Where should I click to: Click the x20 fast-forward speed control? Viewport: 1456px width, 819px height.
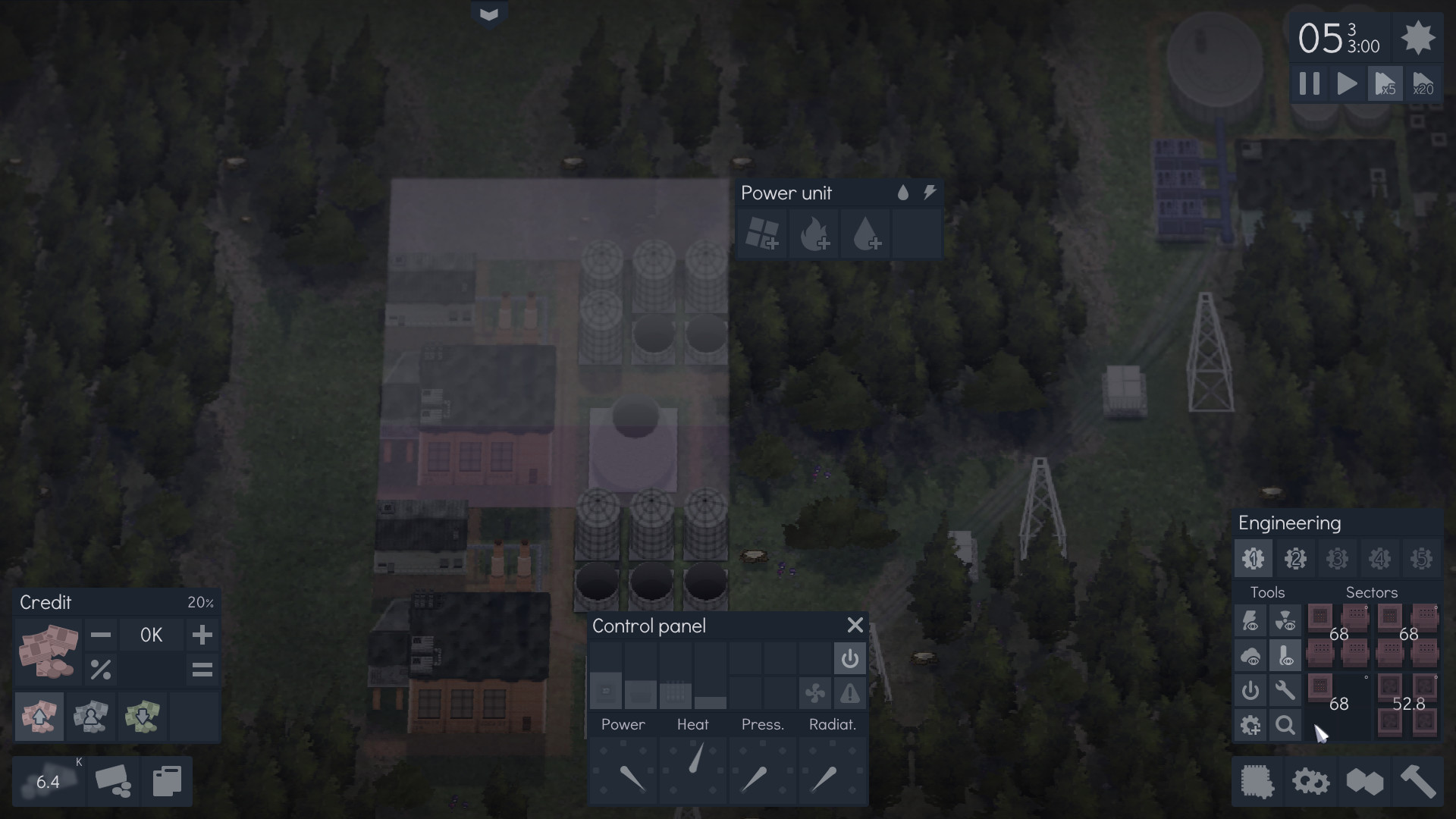click(x=1422, y=83)
